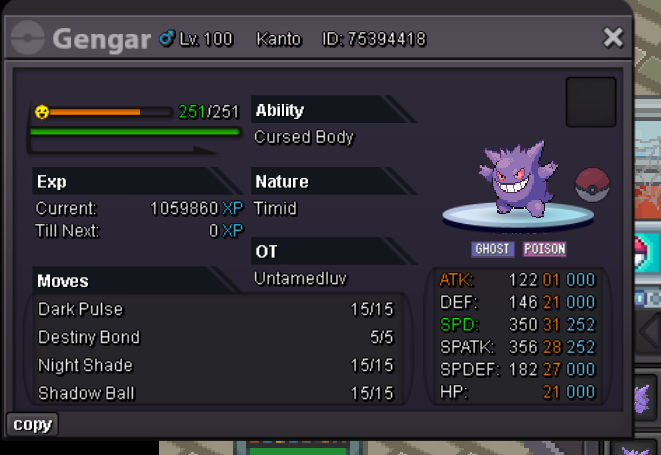Select the Shadow Ball move row
661x455 pixels.
[215, 393]
